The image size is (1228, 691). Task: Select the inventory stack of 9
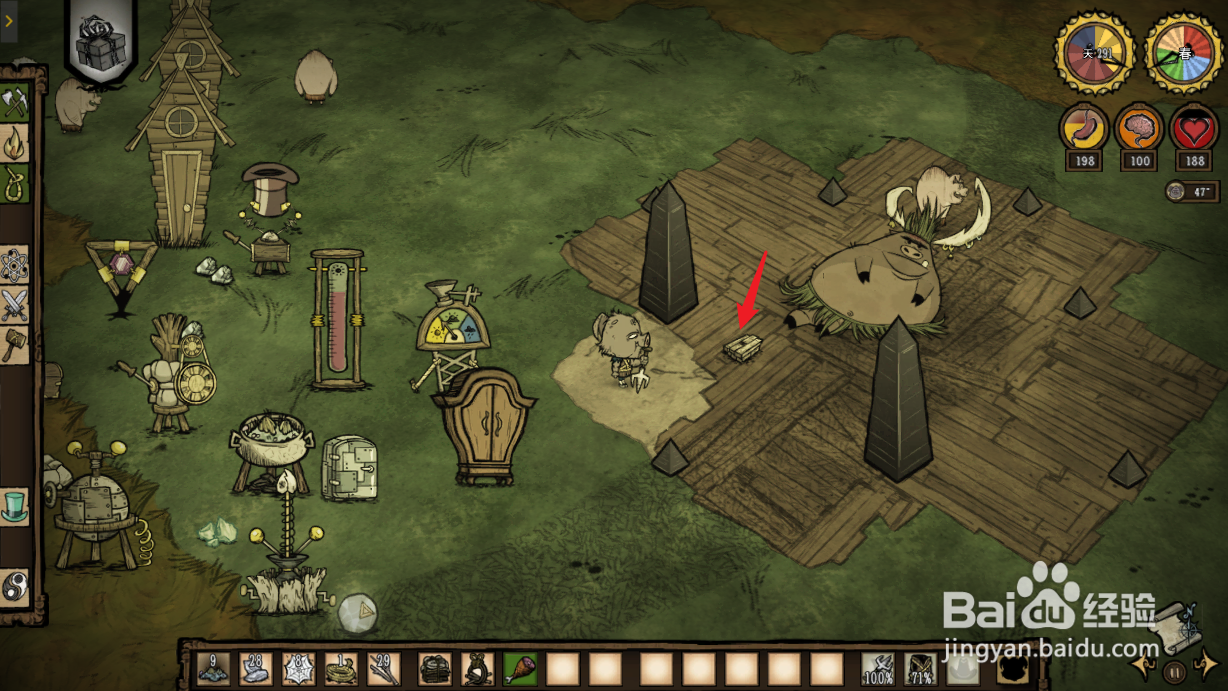(214, 668)
